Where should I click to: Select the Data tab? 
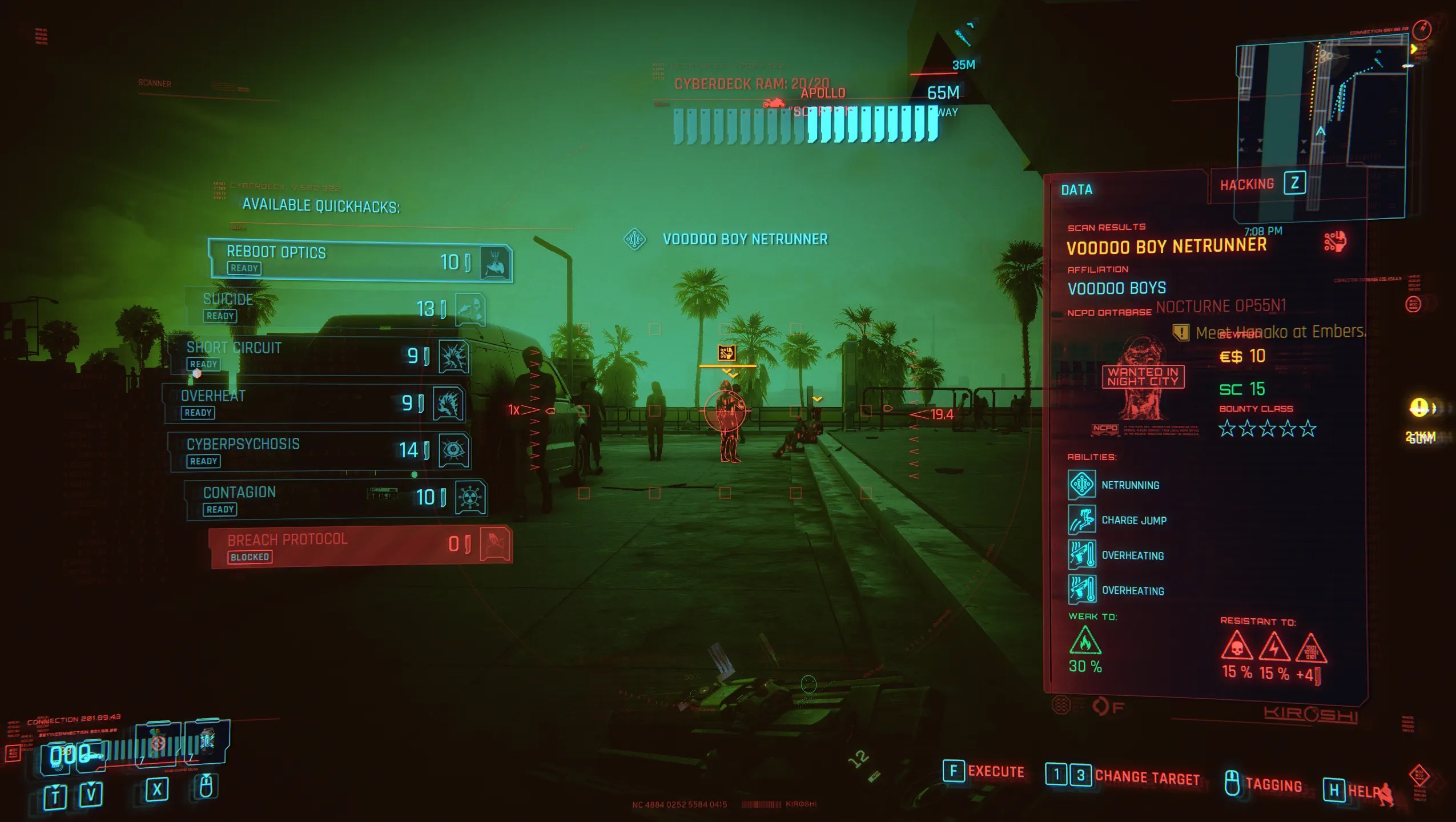pyautogui.click(x=1075, y=190)
